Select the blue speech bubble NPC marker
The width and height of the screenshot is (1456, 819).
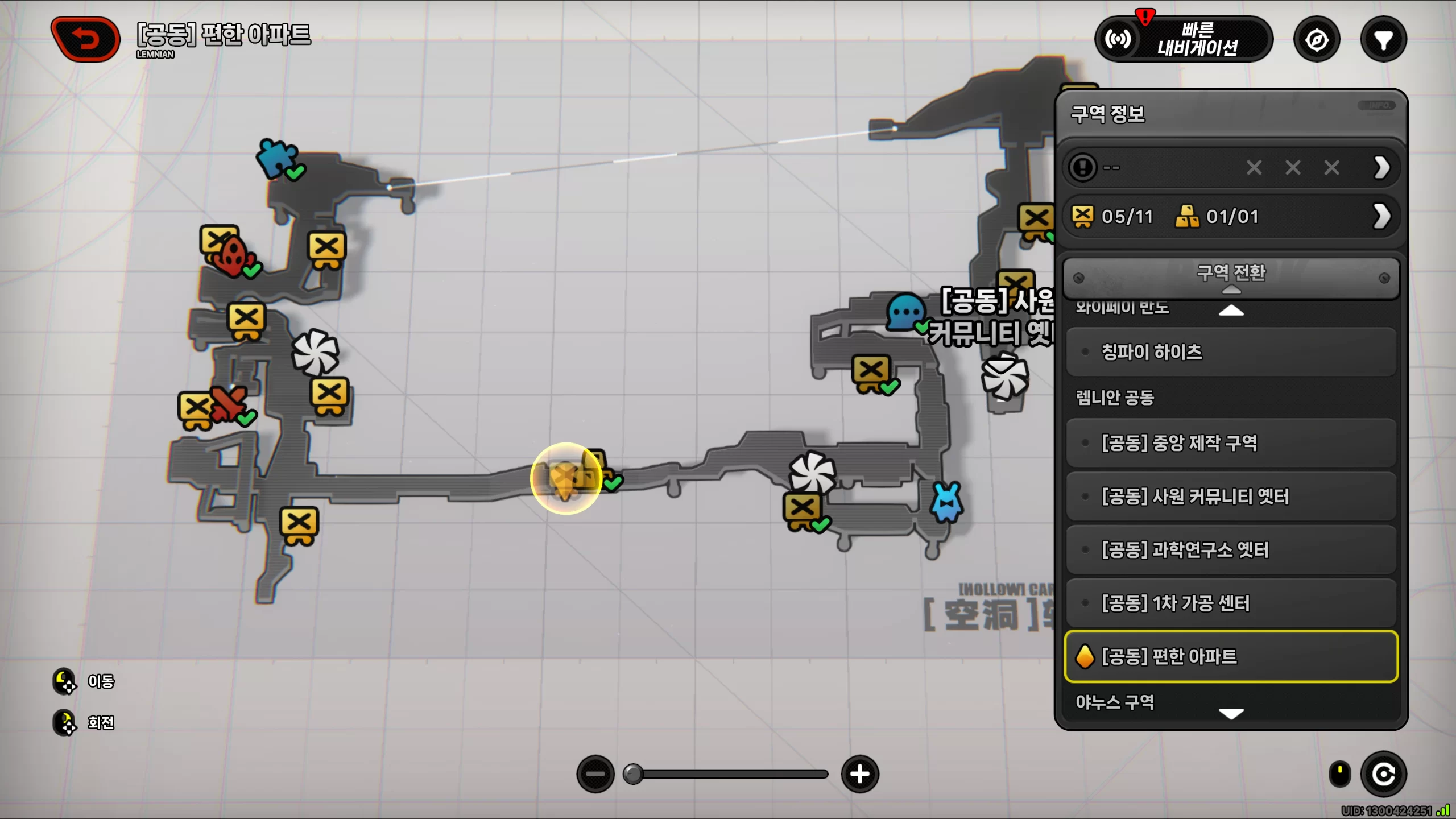click(x=905, y=312)
